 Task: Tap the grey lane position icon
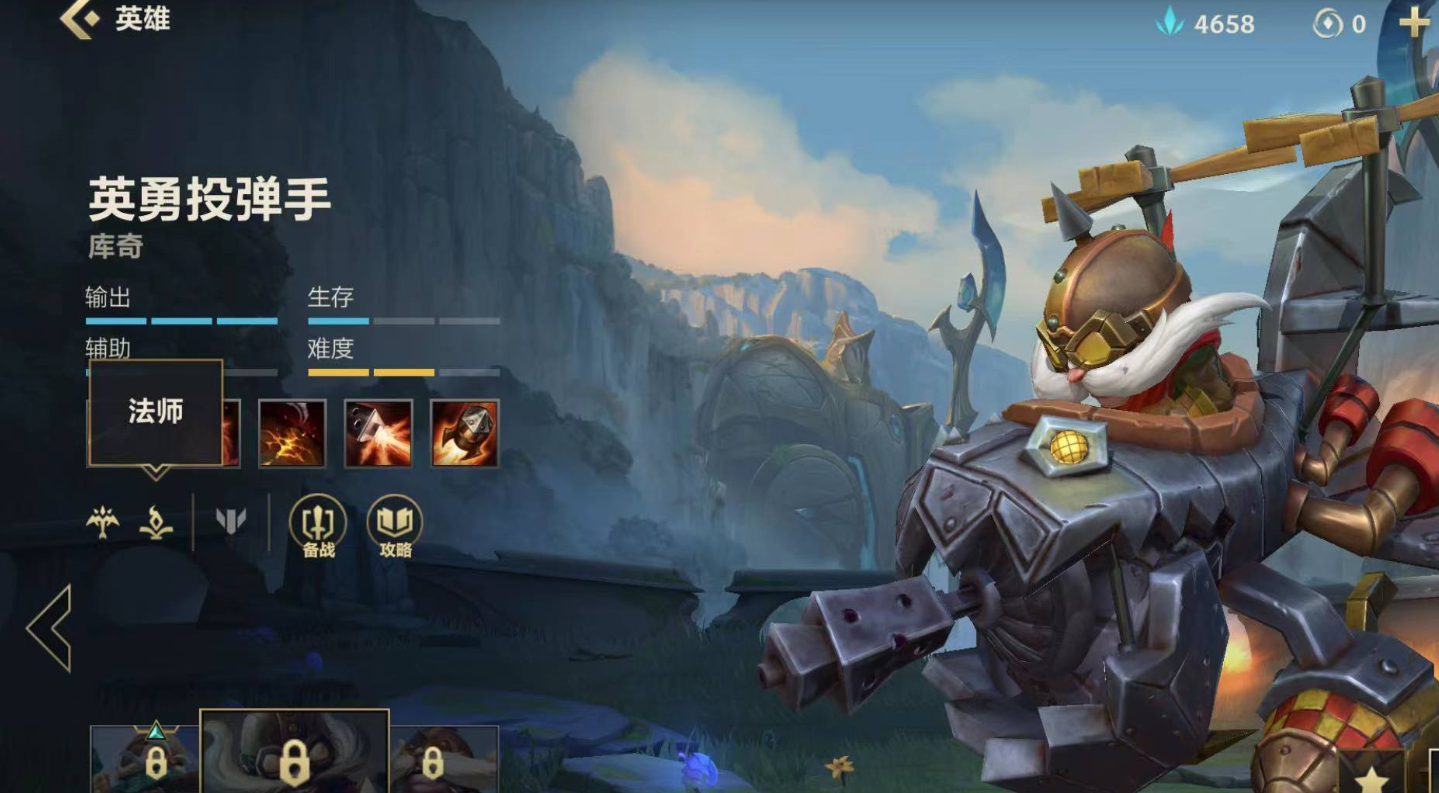[x=231, y=522]
